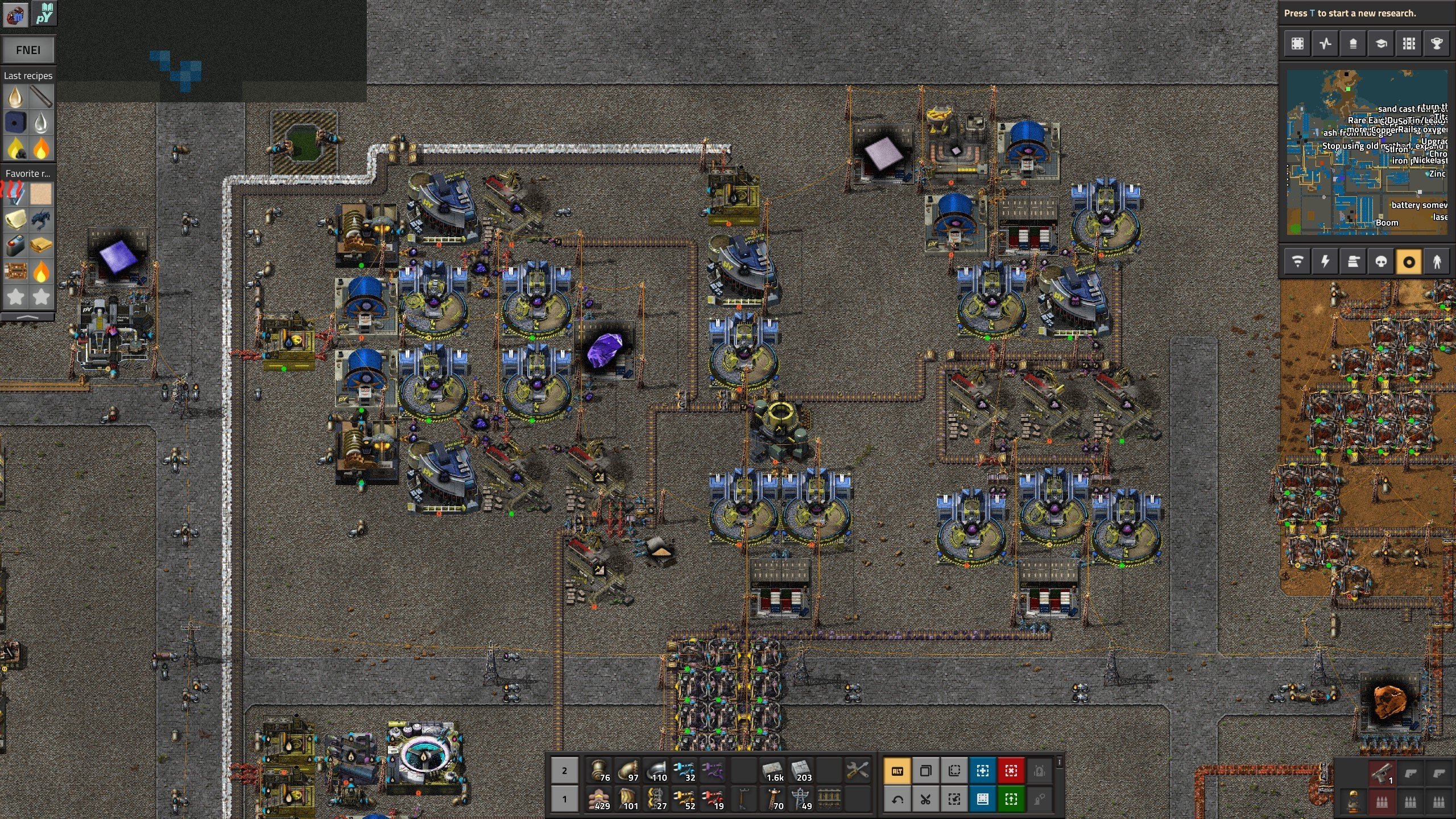The image size is (1456, 819).
Task: Open the trains overview icon
Action: tap(1409, 43)
